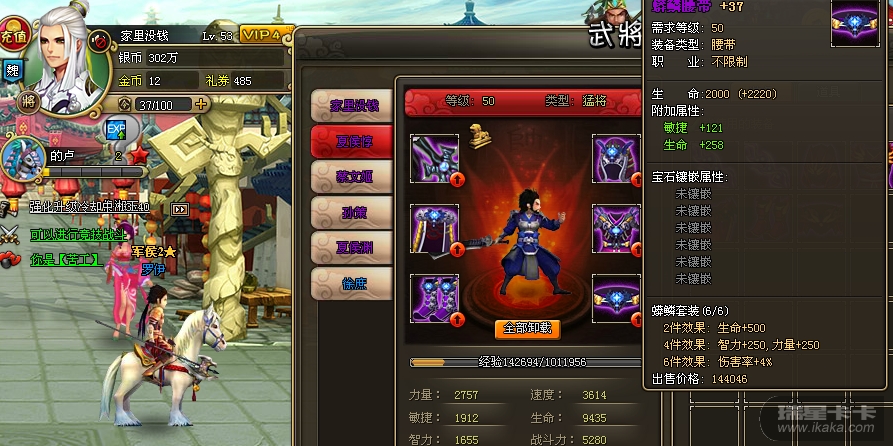Screen dimensions: 893x446
Task: Select the equipped helmet slot
Action: click(616, 158)
